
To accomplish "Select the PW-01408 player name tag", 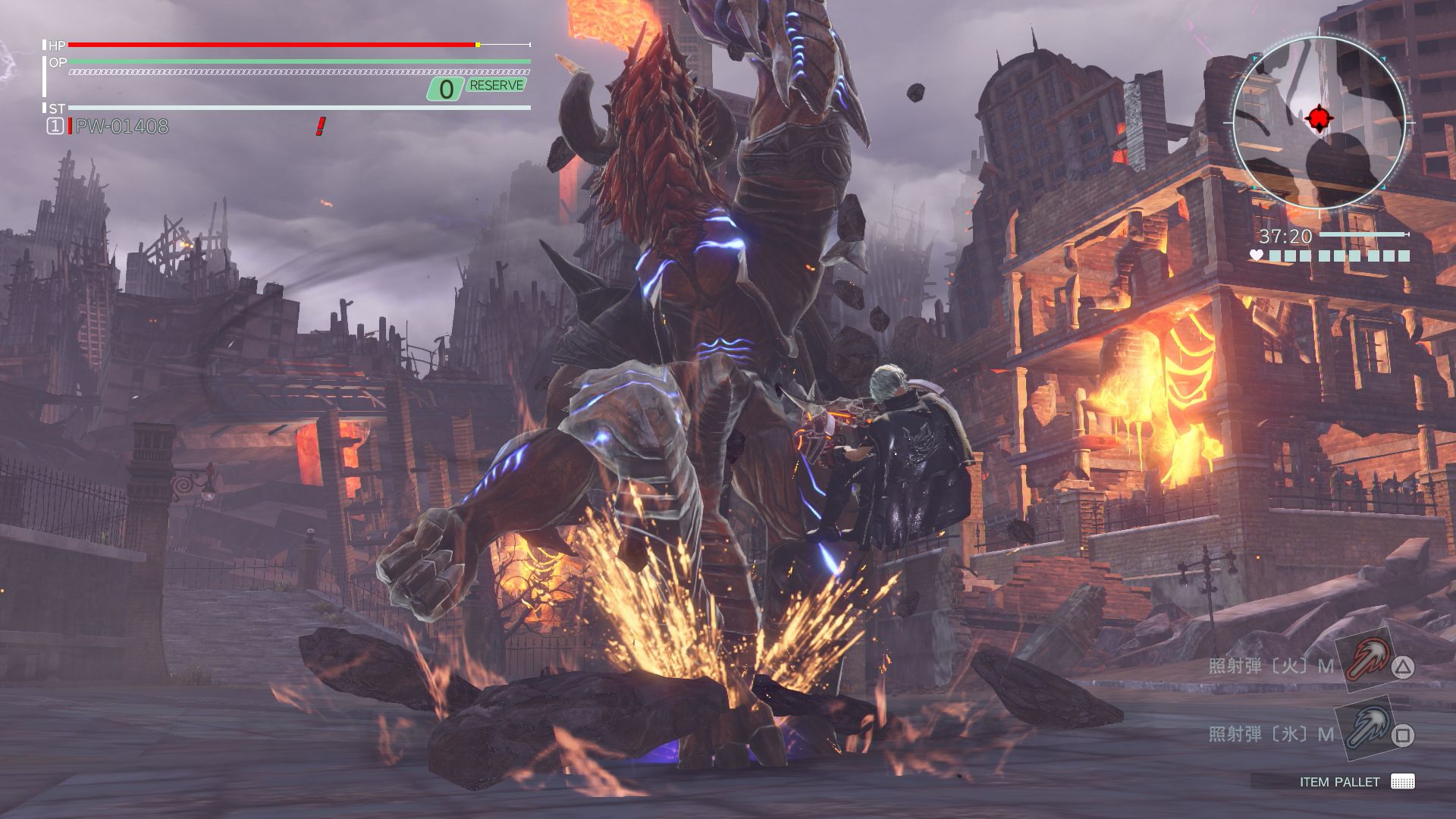I will tap(122, 127).
